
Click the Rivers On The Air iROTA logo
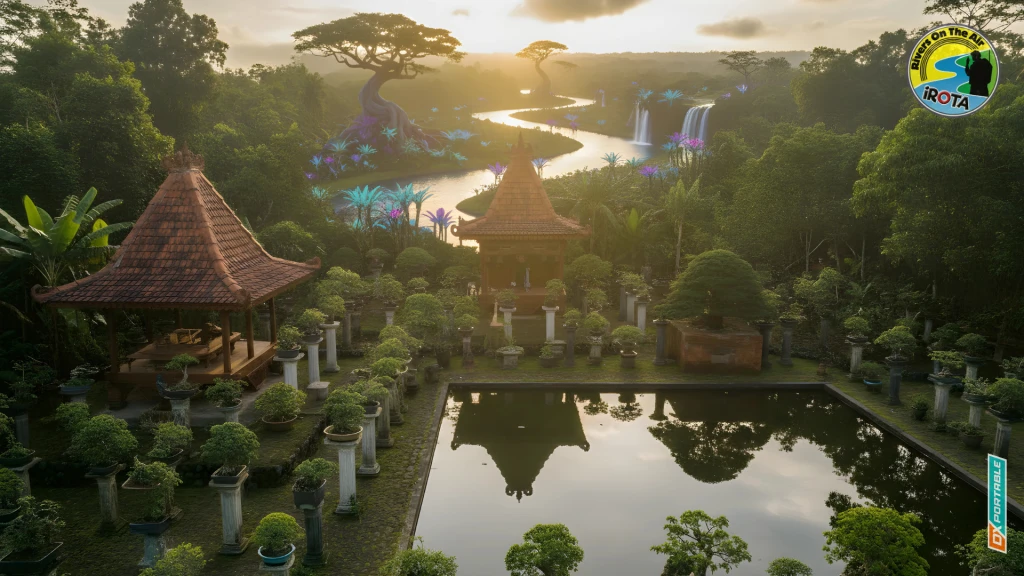[x=953, y=70]
